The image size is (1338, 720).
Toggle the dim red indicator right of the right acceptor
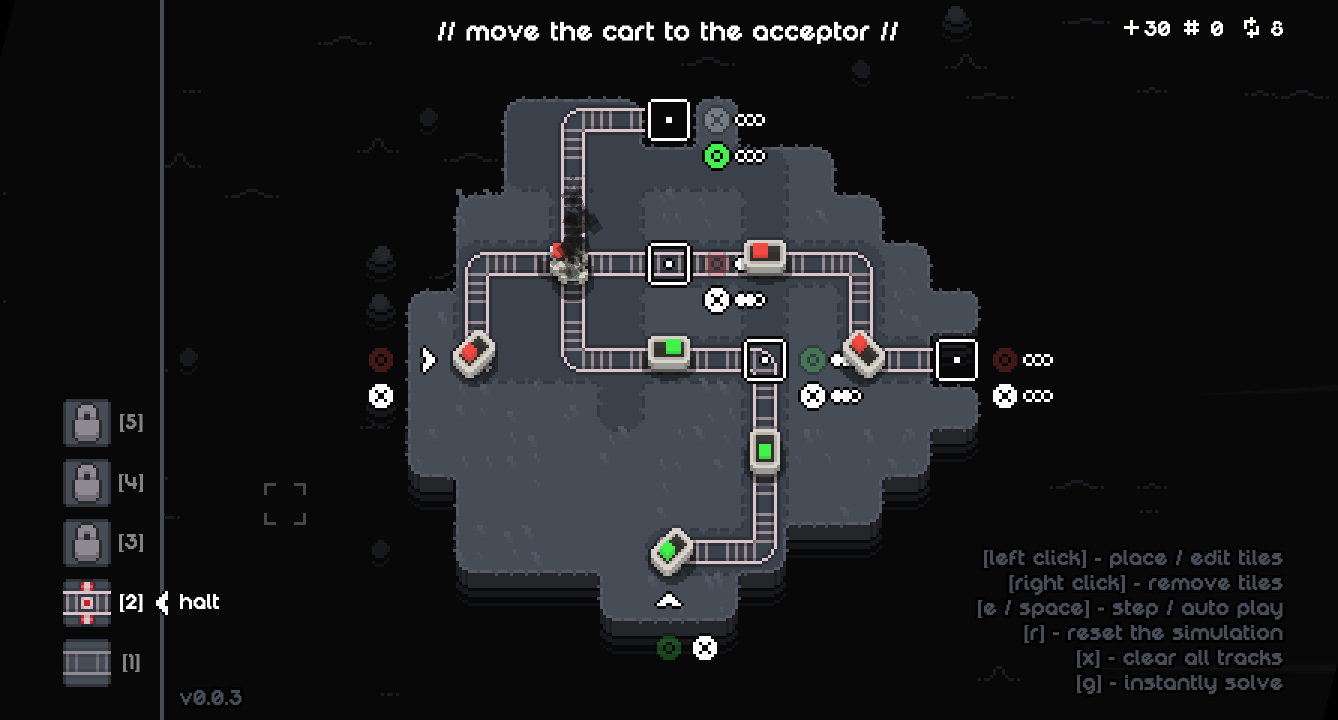(1003, 359)
